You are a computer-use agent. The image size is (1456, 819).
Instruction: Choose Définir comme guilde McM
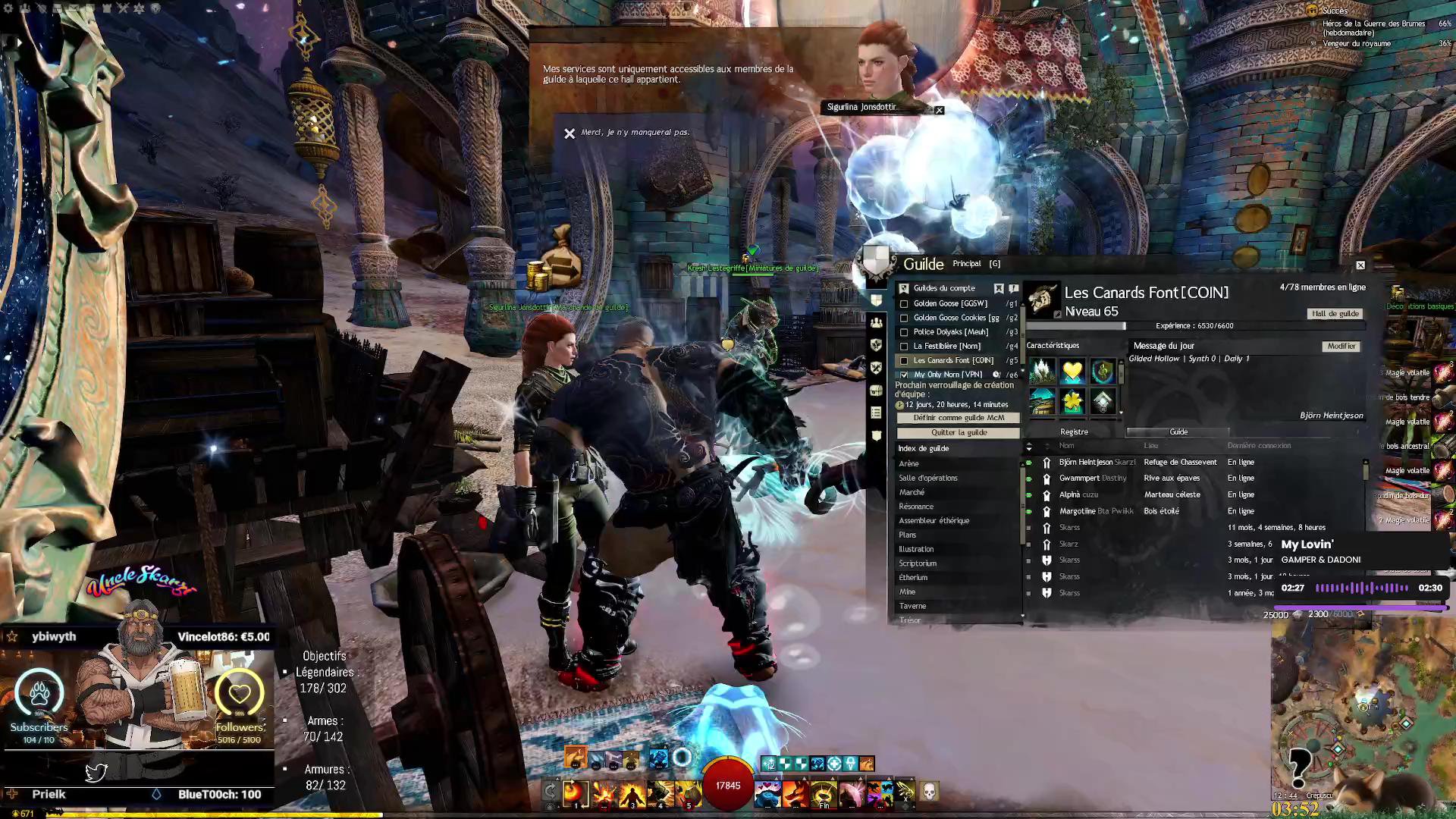(x=959, y=418)
